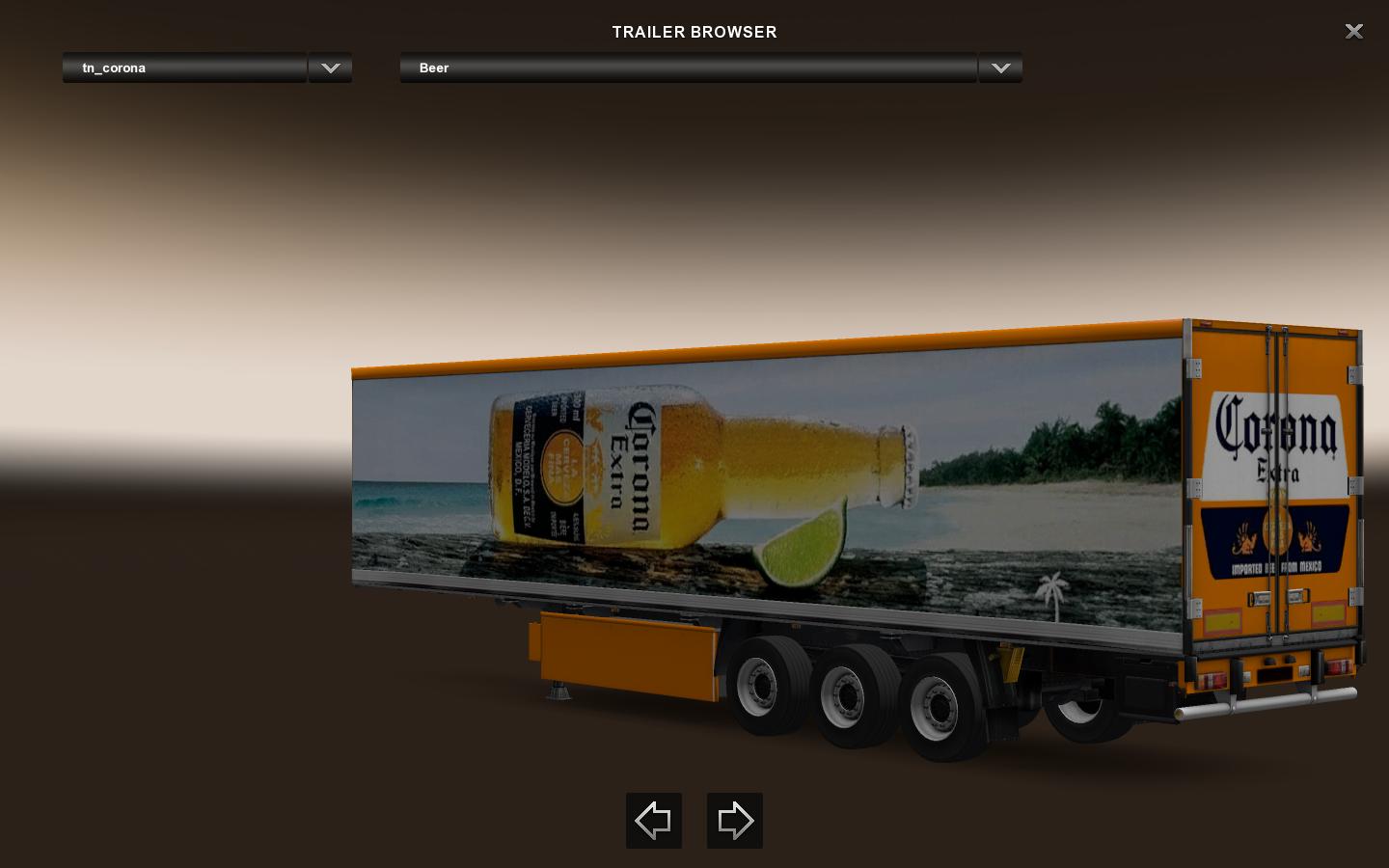Viewport: 1389px width, 868px height.
Task: Close the Trailer Browser window
Action: (1353, 32)
